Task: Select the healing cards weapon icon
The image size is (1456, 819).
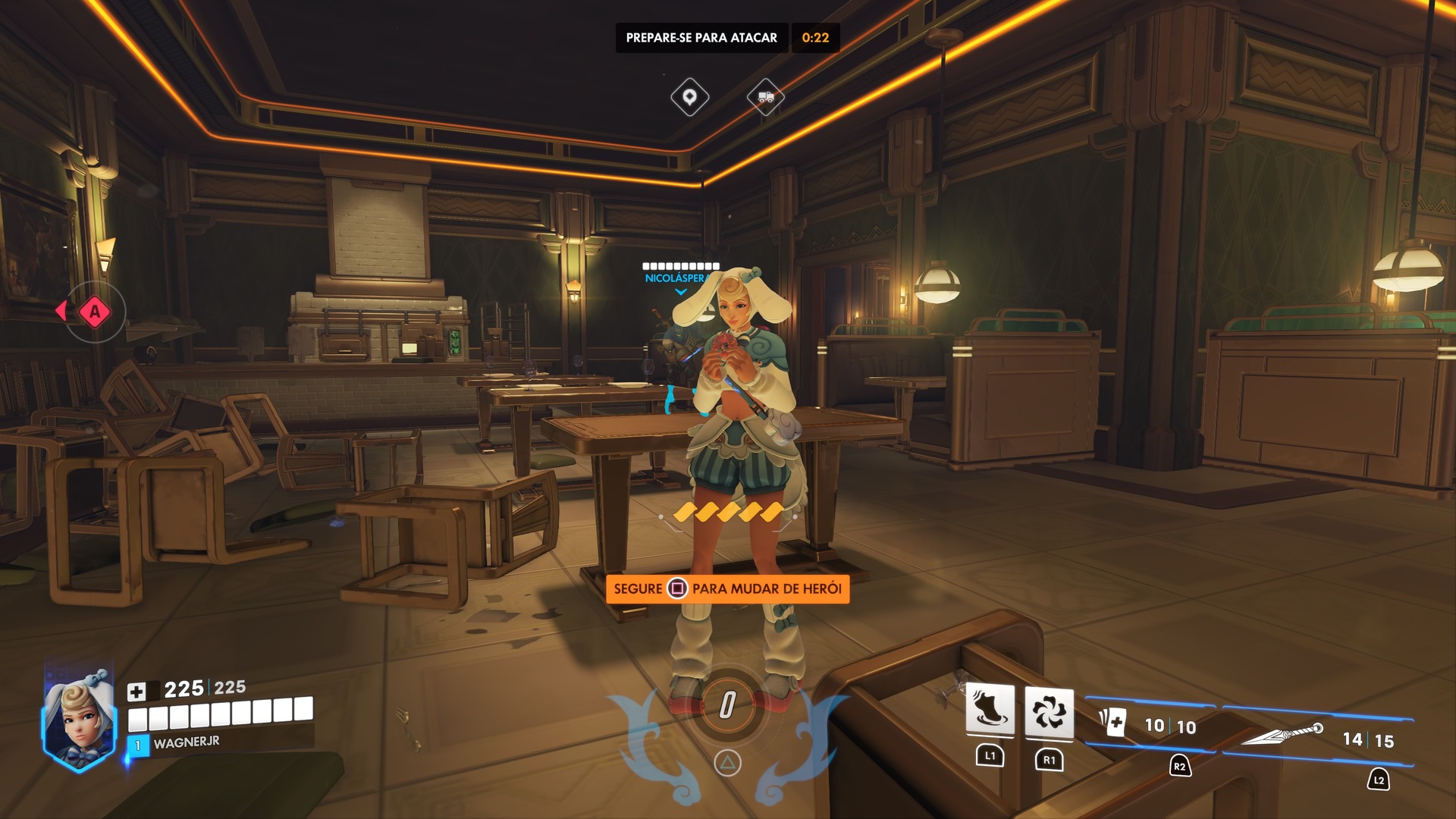Action: tap(1113, 721)
